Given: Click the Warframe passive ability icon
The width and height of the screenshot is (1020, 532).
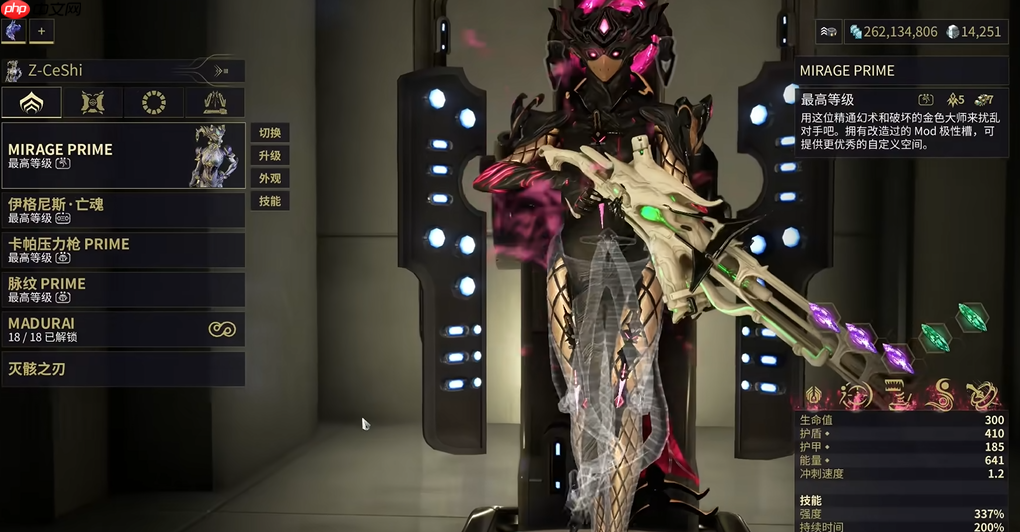Looking at the screenshot, I should point(816,396).
